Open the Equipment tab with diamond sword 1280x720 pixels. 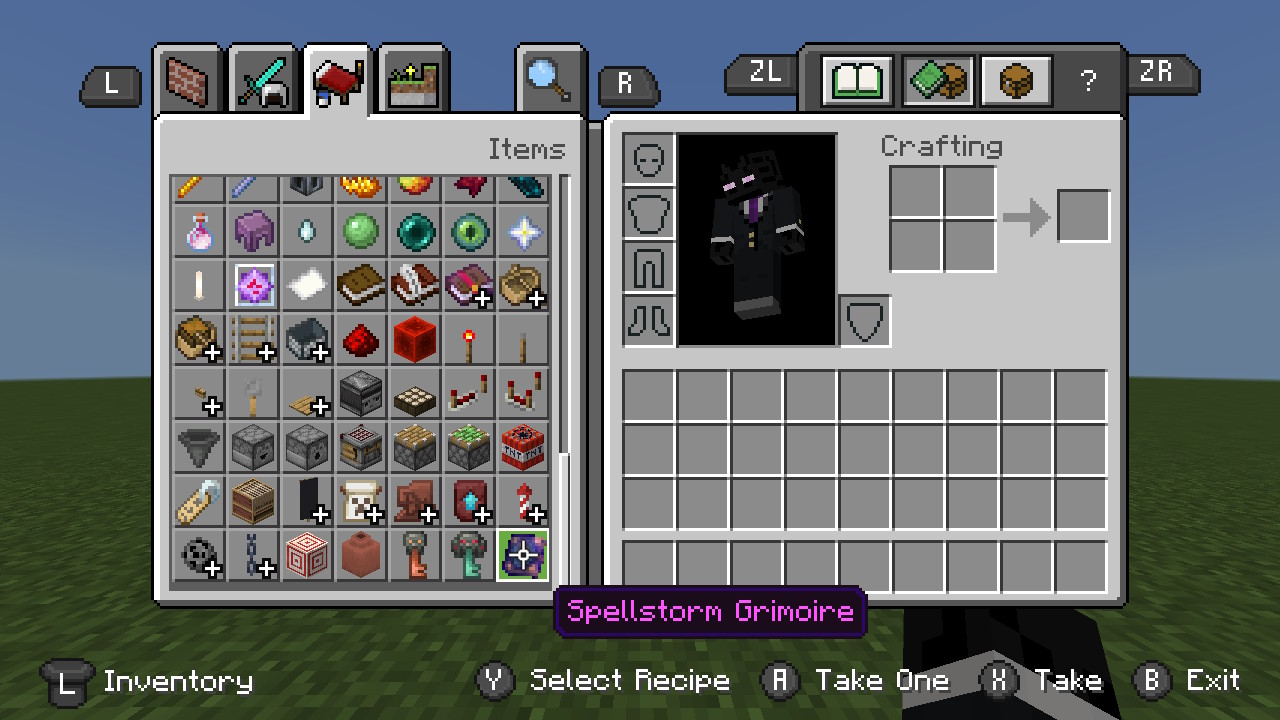tap(264, 79)
